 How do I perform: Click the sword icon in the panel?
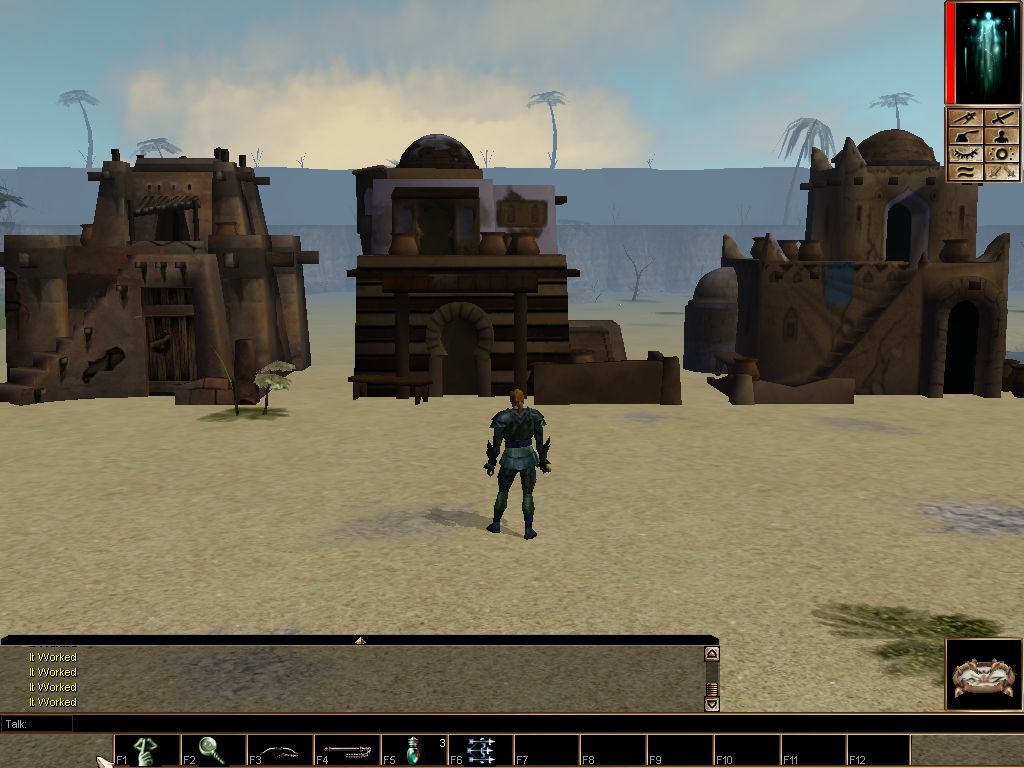pos(1002,118)
